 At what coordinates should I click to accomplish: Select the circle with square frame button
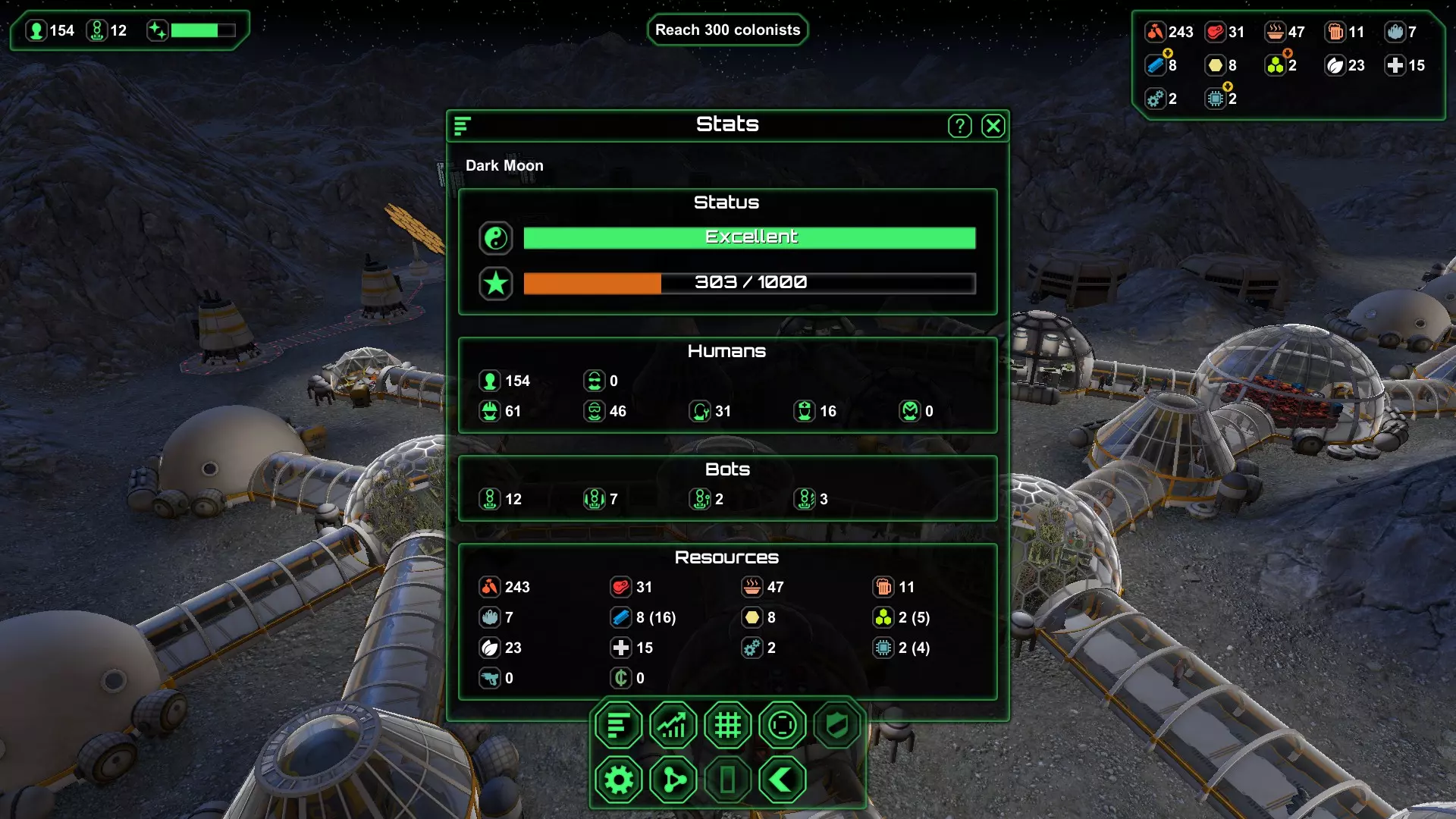[x=782, y=726]
